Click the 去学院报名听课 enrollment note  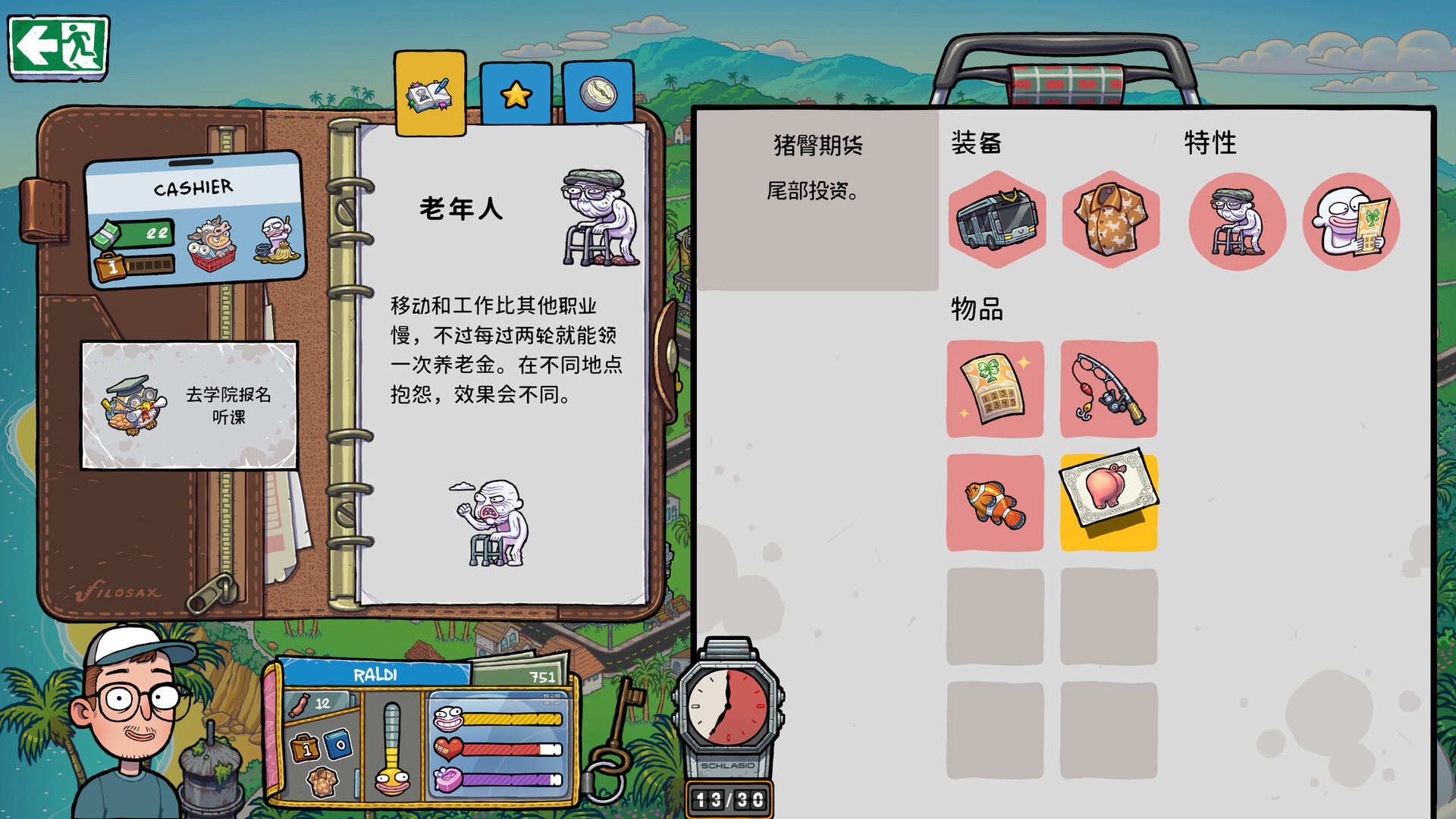point(190,404)
